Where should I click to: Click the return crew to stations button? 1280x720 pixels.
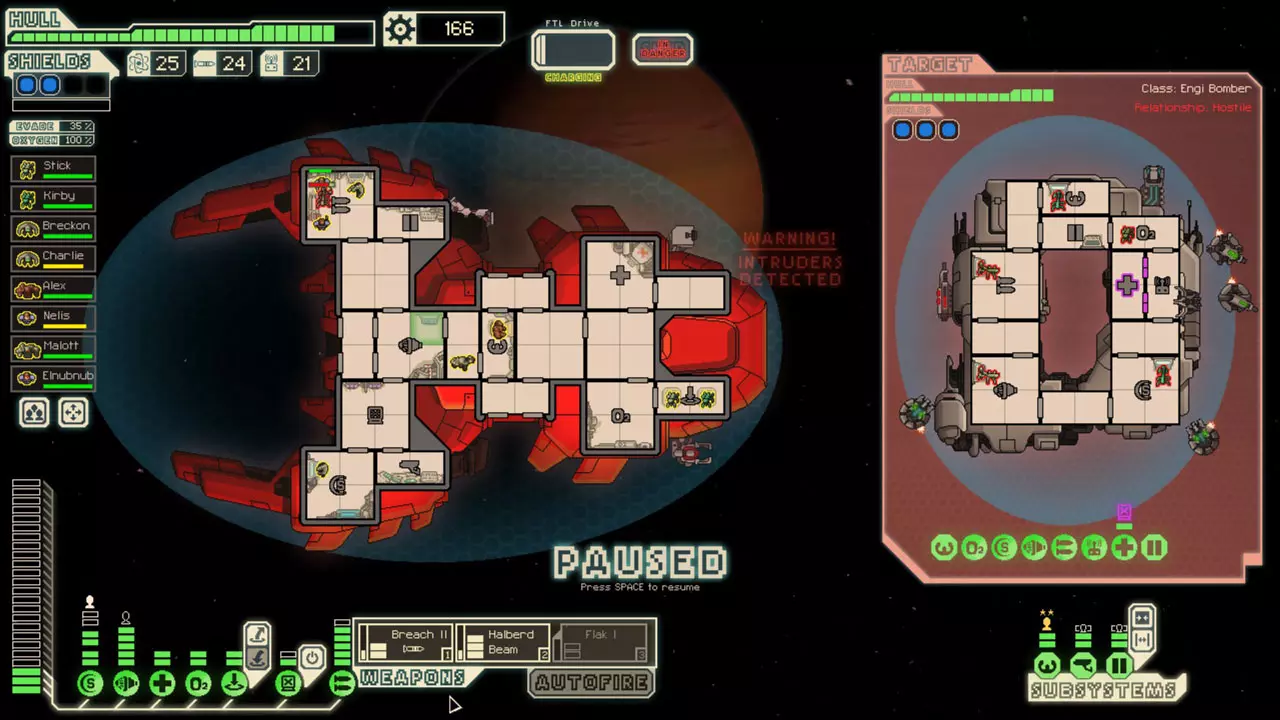pyautogui.click(x=73, y=412)
